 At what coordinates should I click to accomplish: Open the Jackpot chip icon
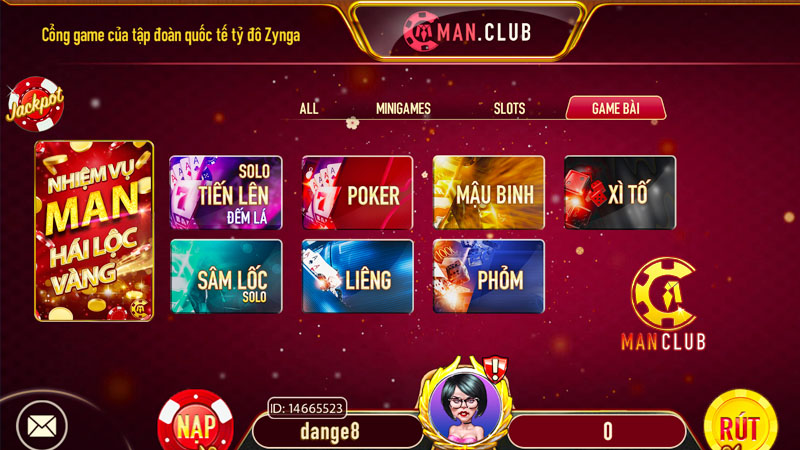click(x=35, y=104)
